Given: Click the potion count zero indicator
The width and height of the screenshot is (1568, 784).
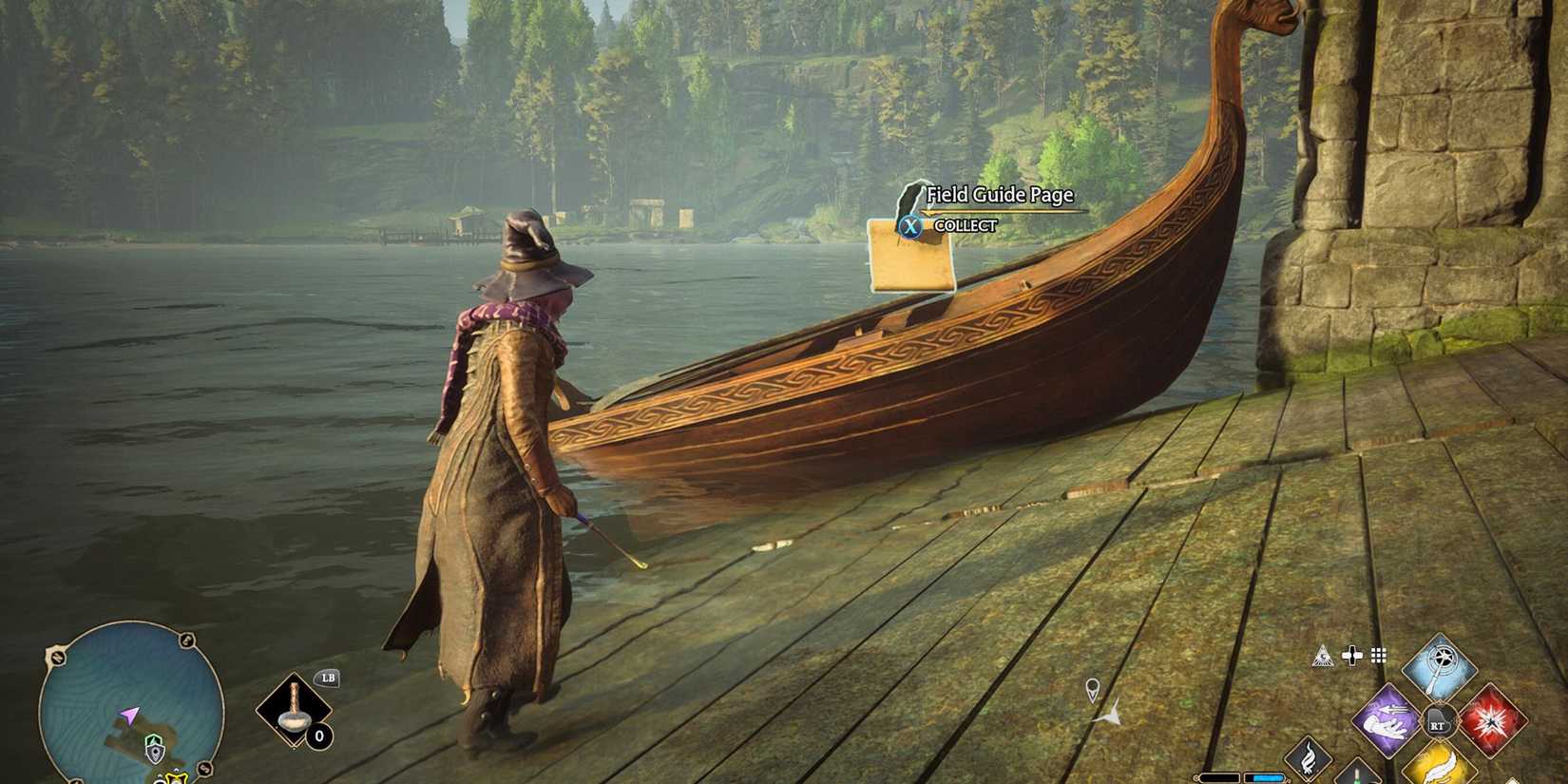Looking at the screenshot, I should coord(319,736).
